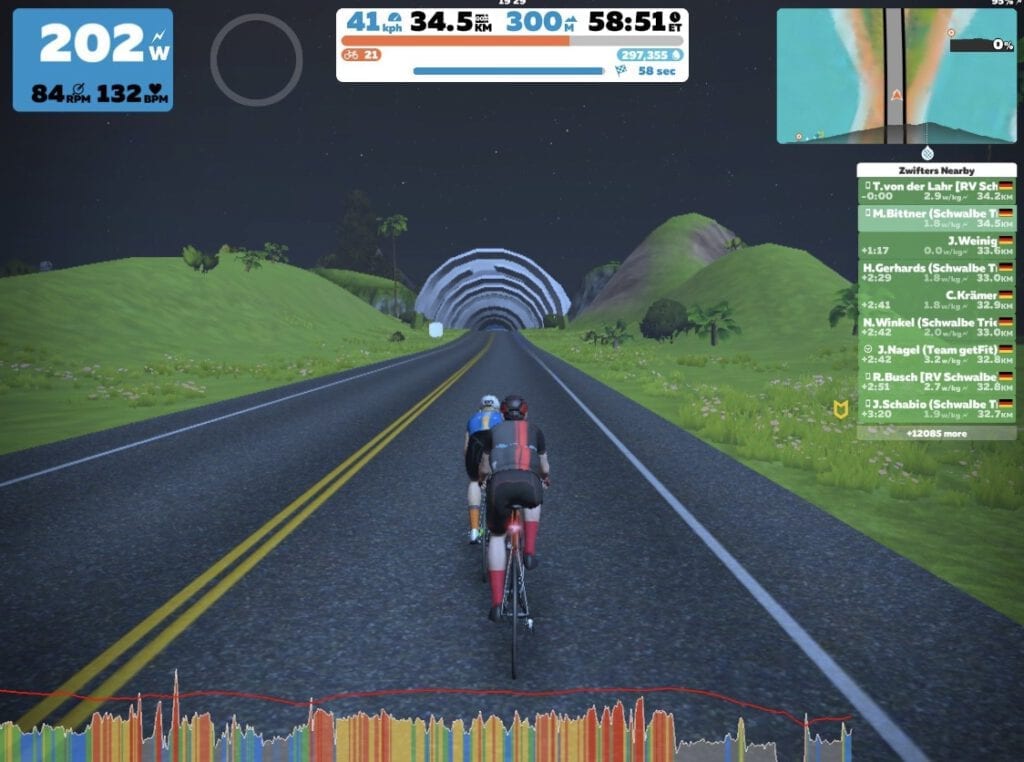Open the speed and distance ride panel
The height and width of the screenshot is (762, 1024).
pyautogui.click(x=511, y=45)
